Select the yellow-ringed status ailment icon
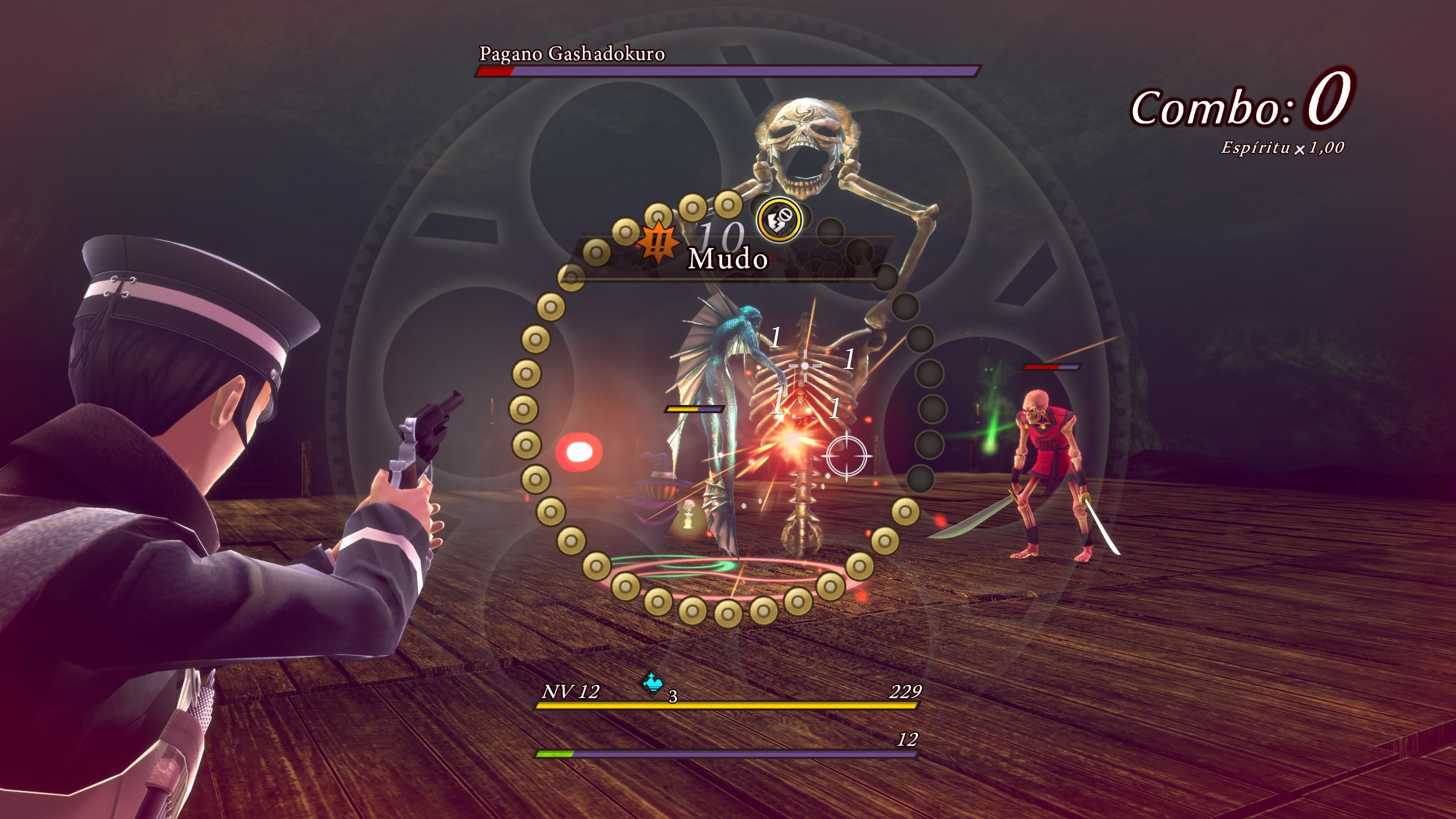1456x819 pixels. pyautogui.click(x=780, y=219)
